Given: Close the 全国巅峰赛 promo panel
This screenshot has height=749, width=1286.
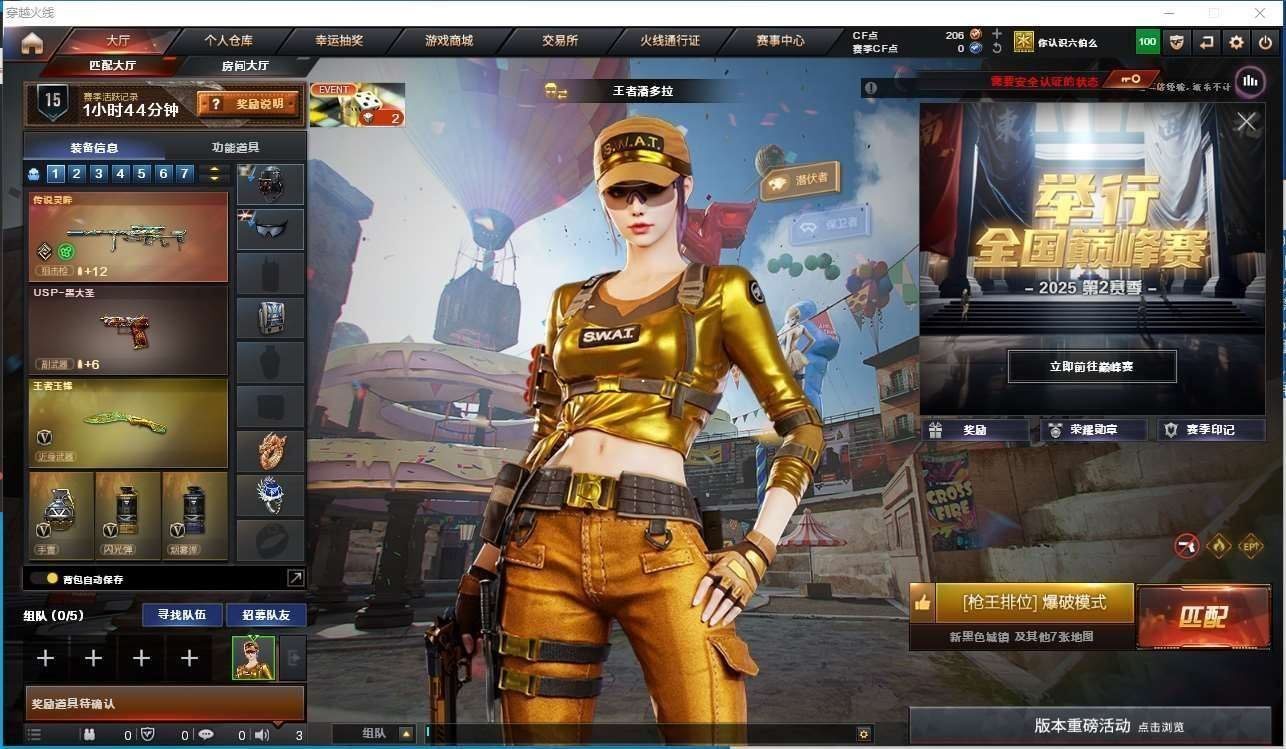Looking at the screenshot, I should (1246, 122).
